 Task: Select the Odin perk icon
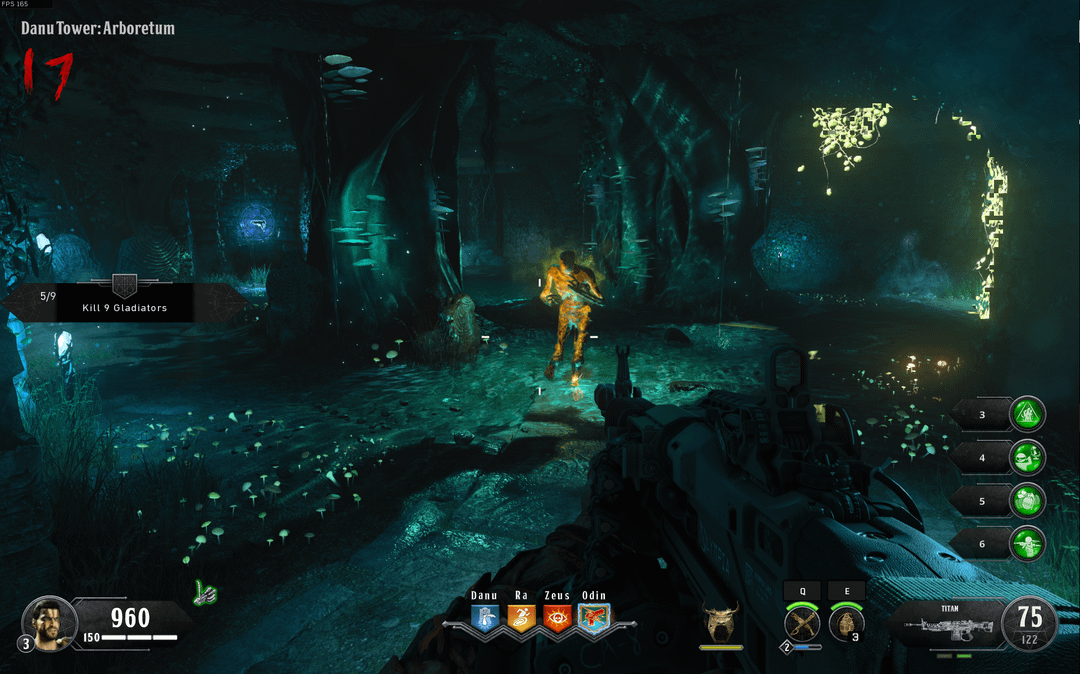point(593,618)
